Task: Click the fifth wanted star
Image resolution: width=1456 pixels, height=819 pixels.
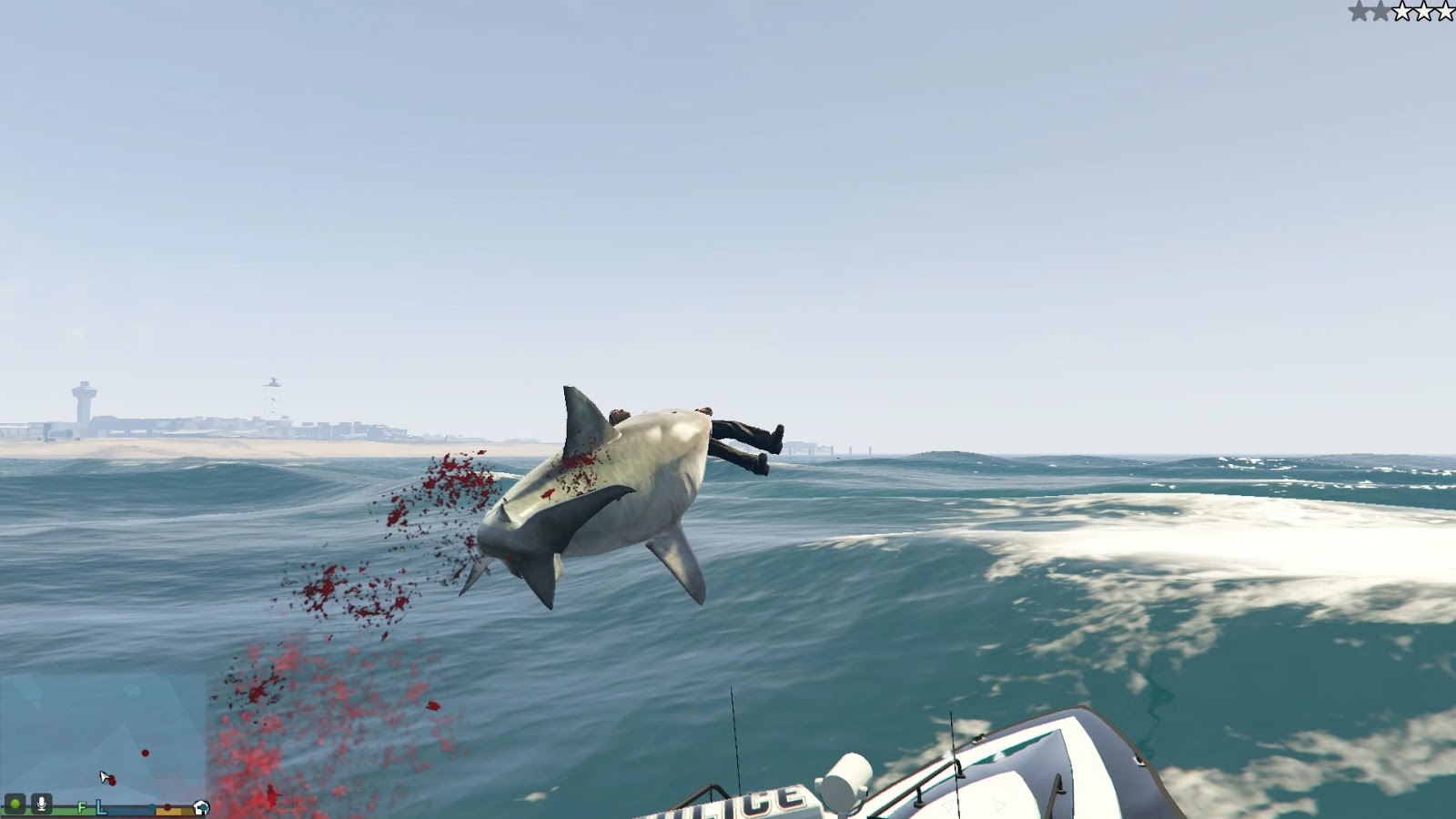Action: coord(1445,12)
